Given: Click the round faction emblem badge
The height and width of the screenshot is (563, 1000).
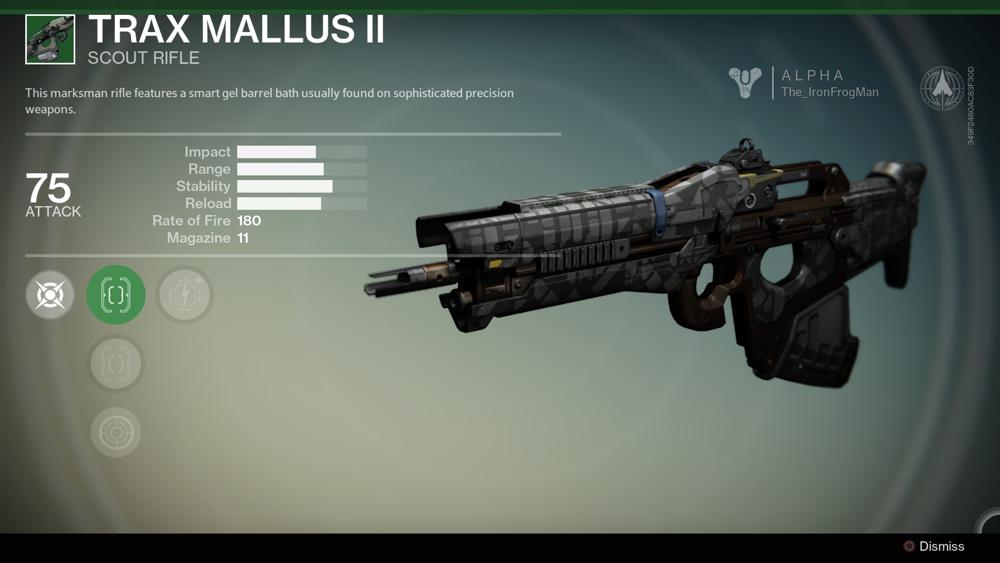Looking at the screenshot, I should pyautogui.click(x=941, y=88).
